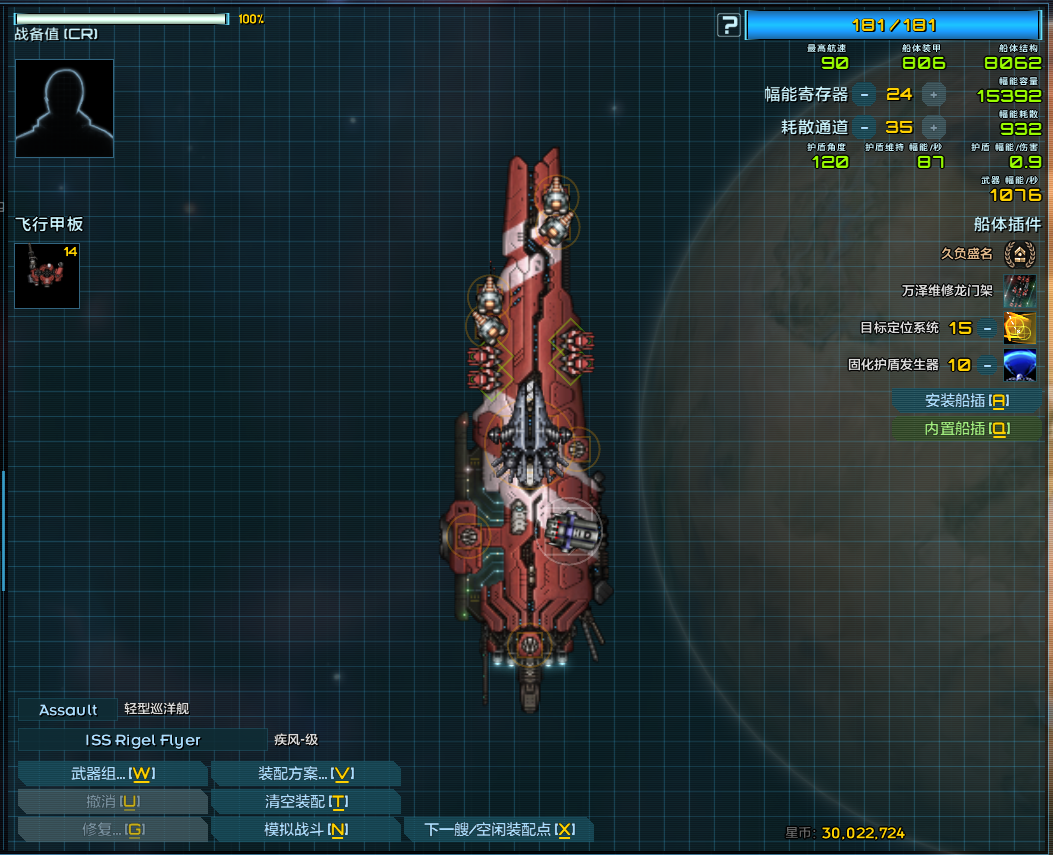Open the 安装船插 hullmod installer
Screen dimensions: 1053x855
(x=966, y=401)
